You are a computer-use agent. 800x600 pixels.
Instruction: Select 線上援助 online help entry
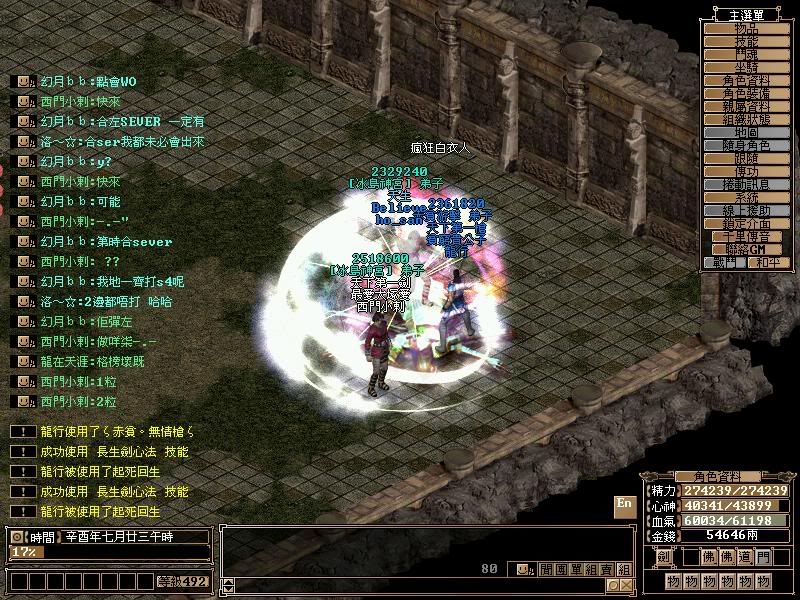[746, 210]
